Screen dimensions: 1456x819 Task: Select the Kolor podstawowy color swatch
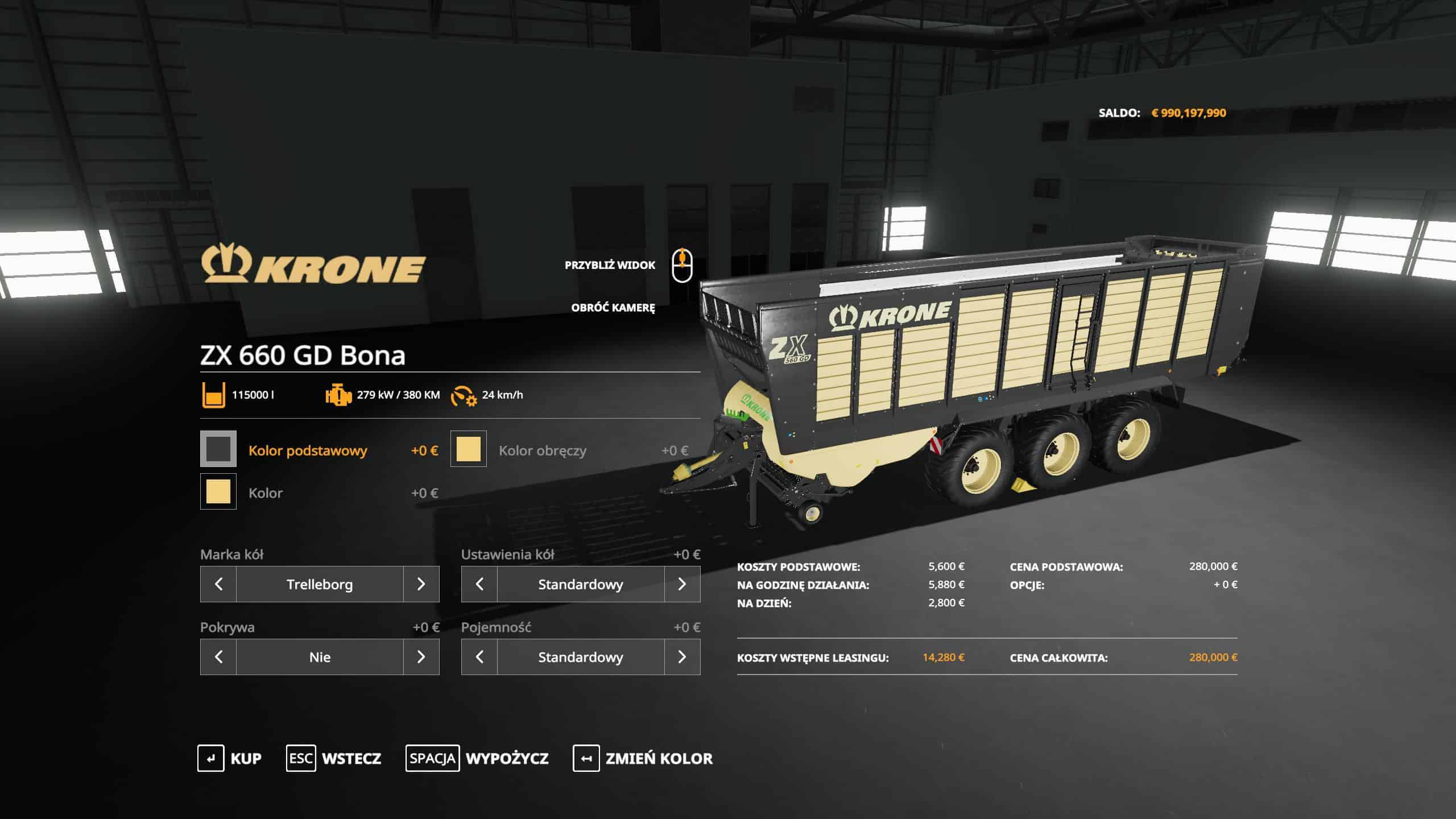pos(218,449)
